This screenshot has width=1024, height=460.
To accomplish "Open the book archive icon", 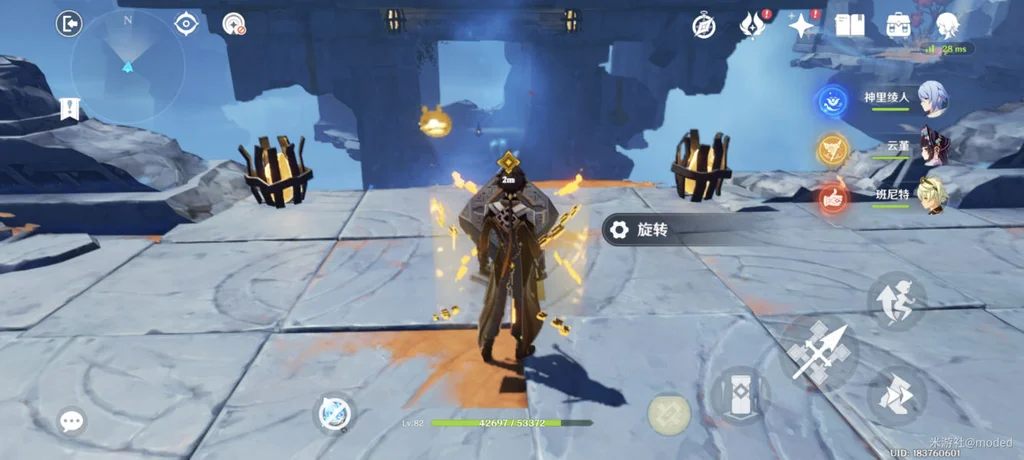I will pos(849,25).
